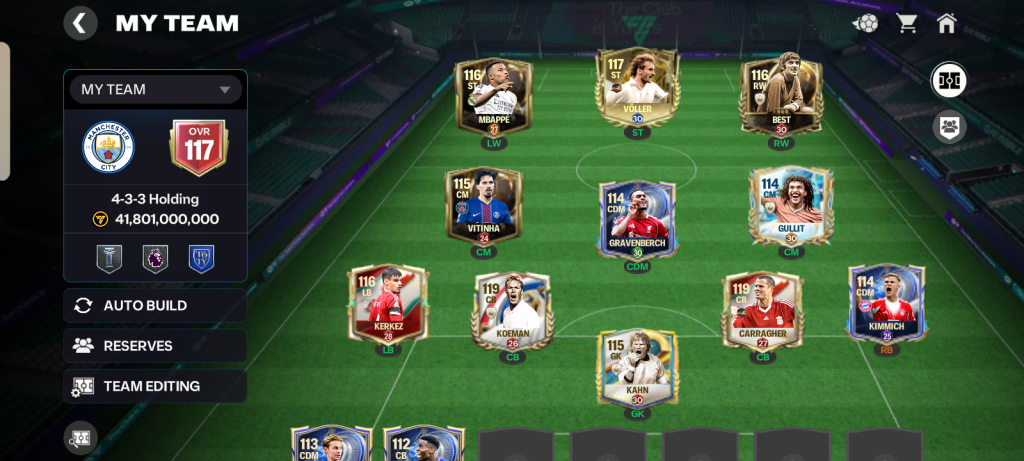Tap the AUTO BUILD button

click(x=155, y=305)
